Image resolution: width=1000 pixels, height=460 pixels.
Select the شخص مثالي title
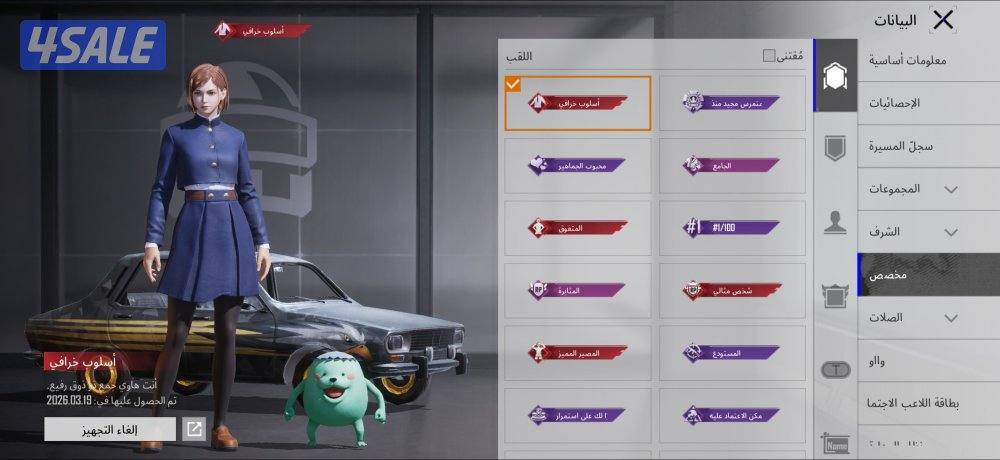[732, 290]
